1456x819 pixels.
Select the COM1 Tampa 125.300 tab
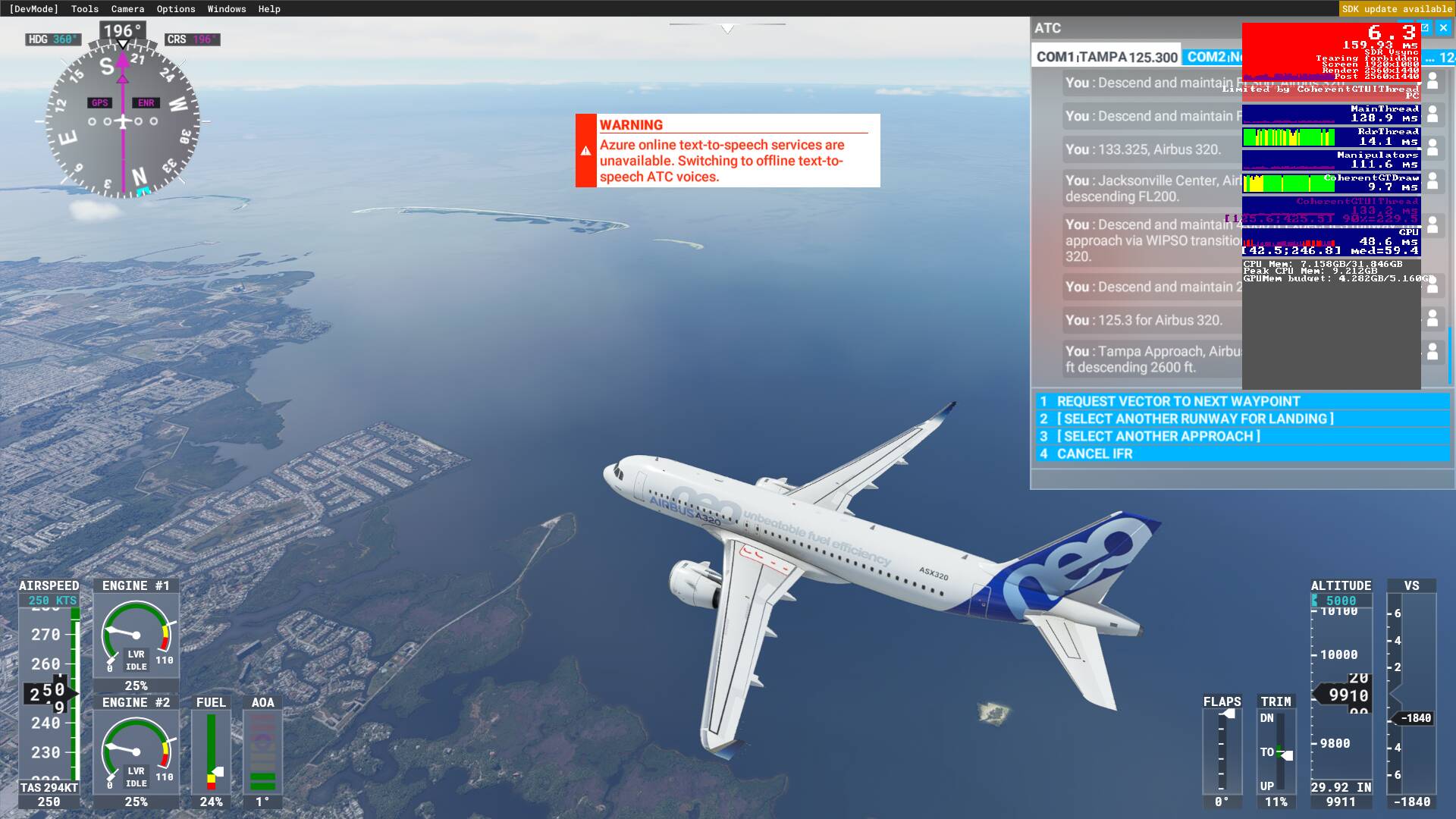pos(1106,57)
